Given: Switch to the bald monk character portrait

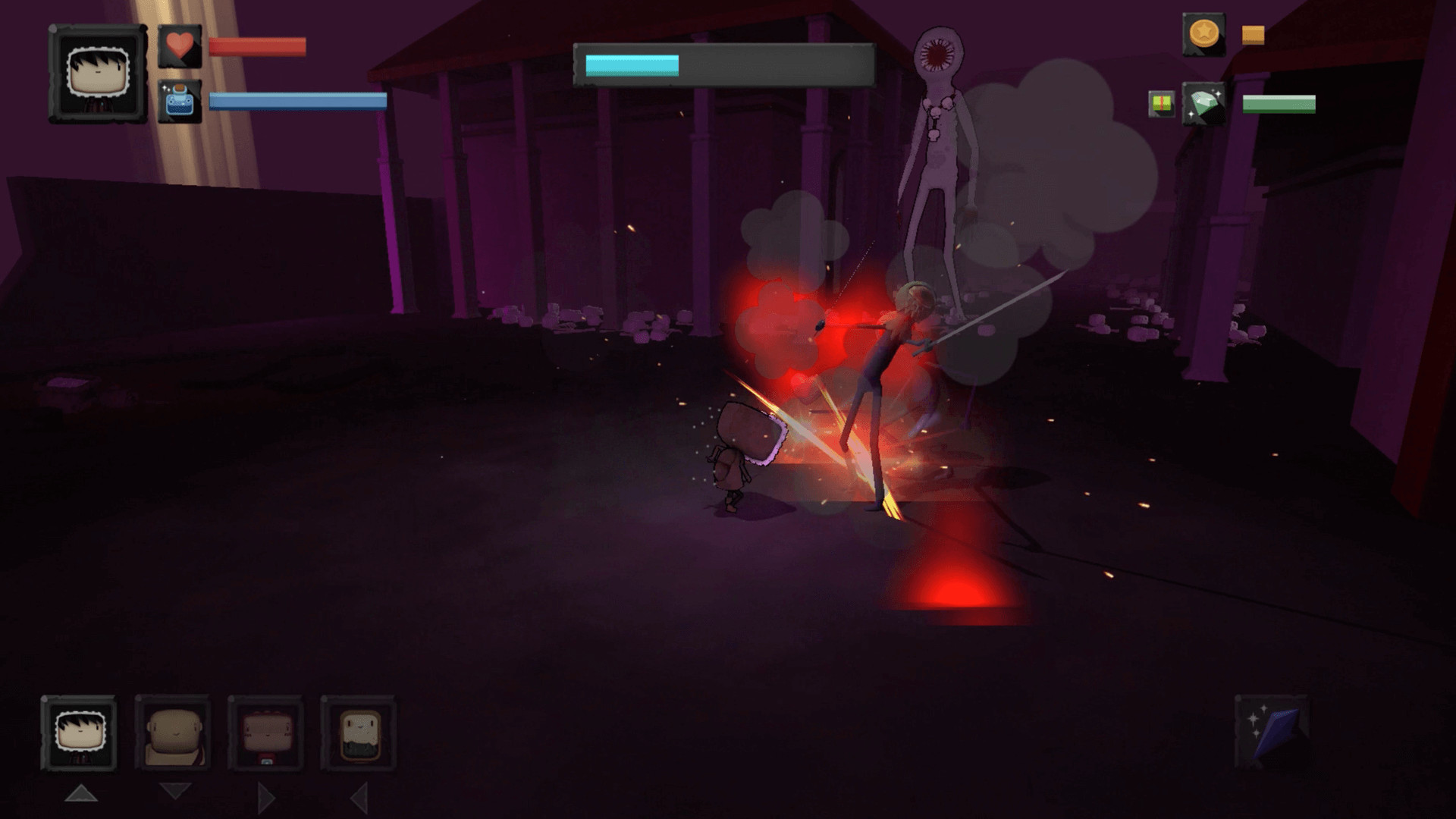Looking at the screenshot, I should pyautogui.click(x=173, y=733).
